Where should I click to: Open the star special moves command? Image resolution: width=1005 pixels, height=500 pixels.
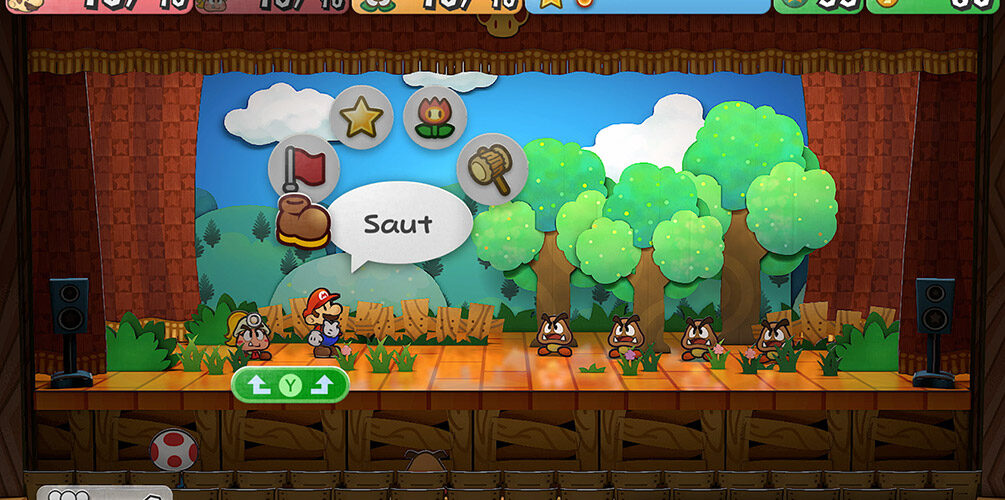point(360,118)
